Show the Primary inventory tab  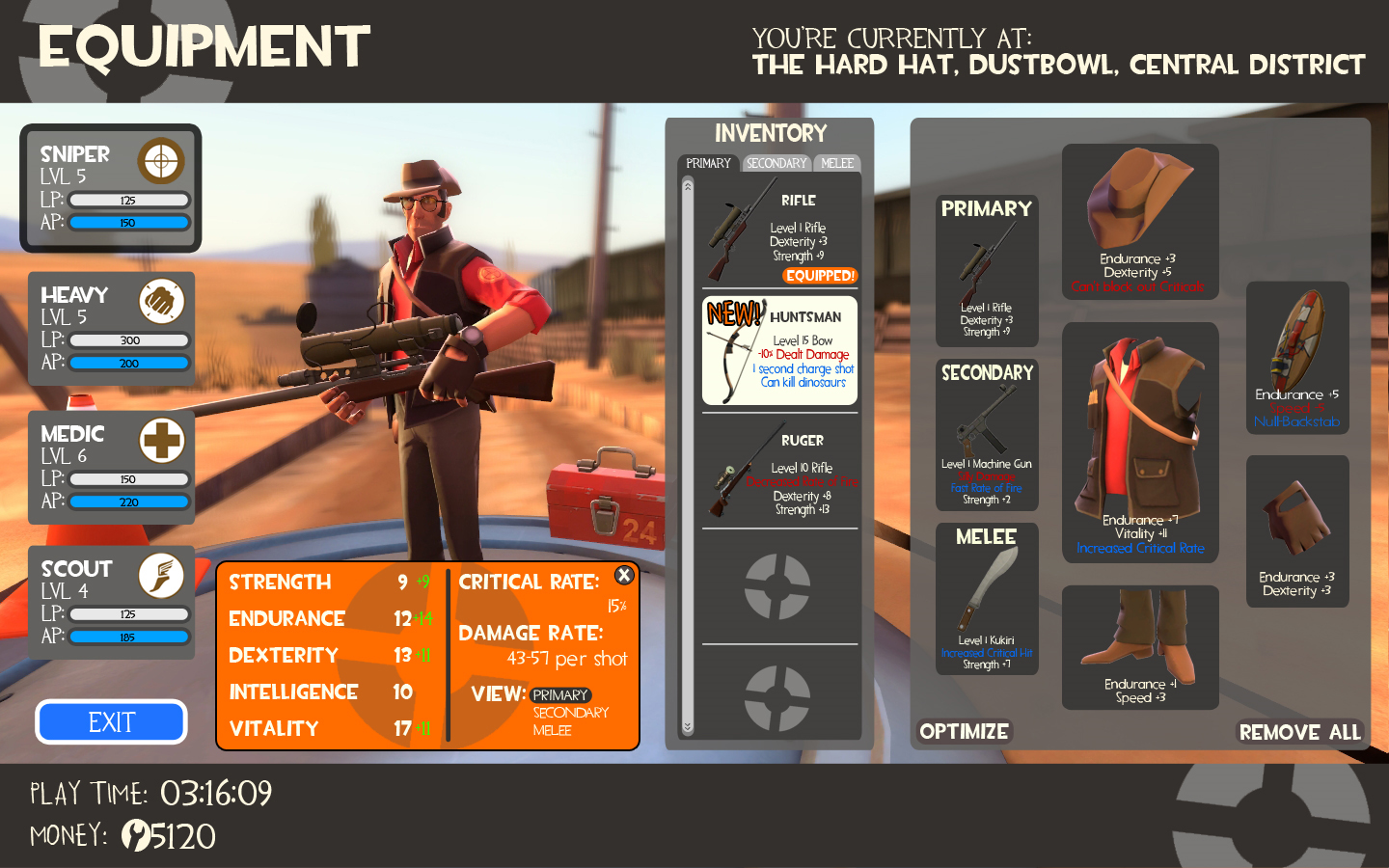708,163
